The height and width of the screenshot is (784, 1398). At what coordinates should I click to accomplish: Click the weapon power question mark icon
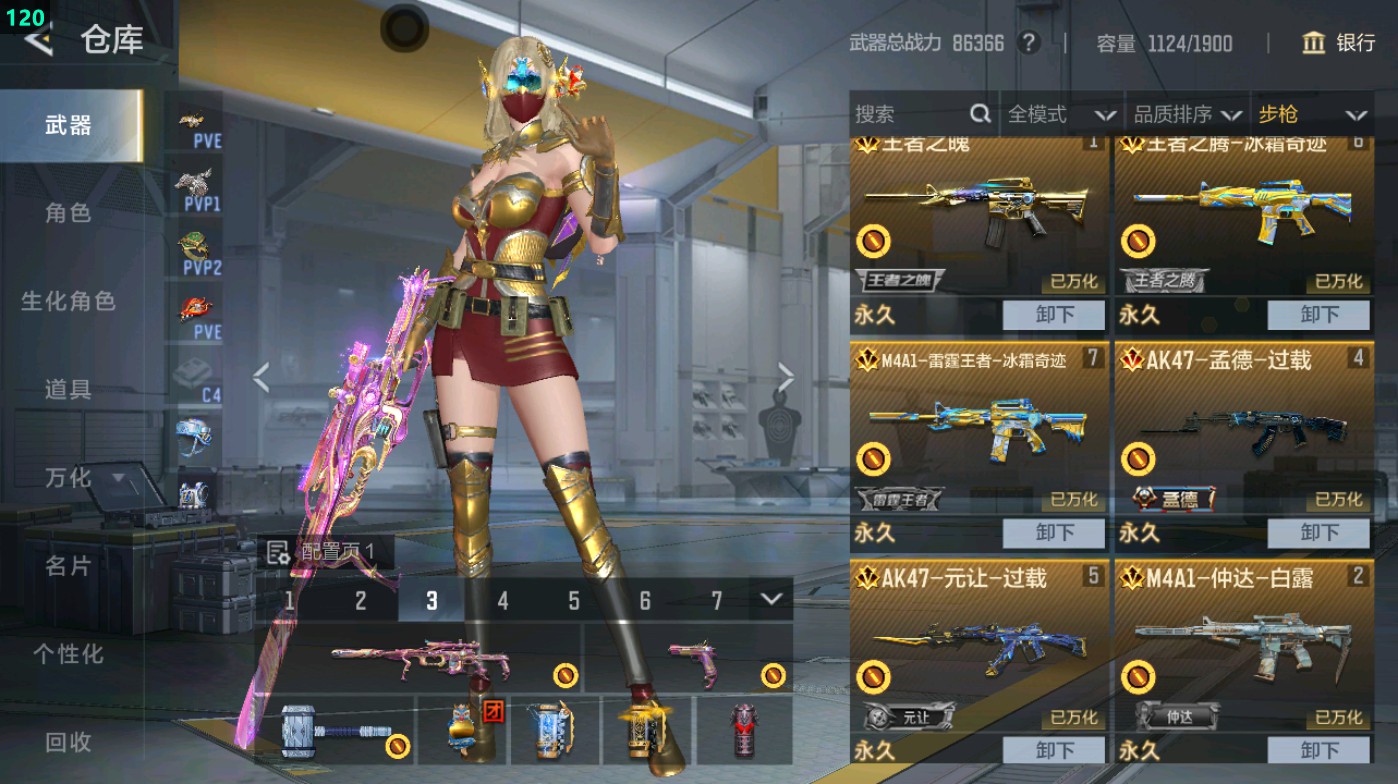tap(1028, 43)
